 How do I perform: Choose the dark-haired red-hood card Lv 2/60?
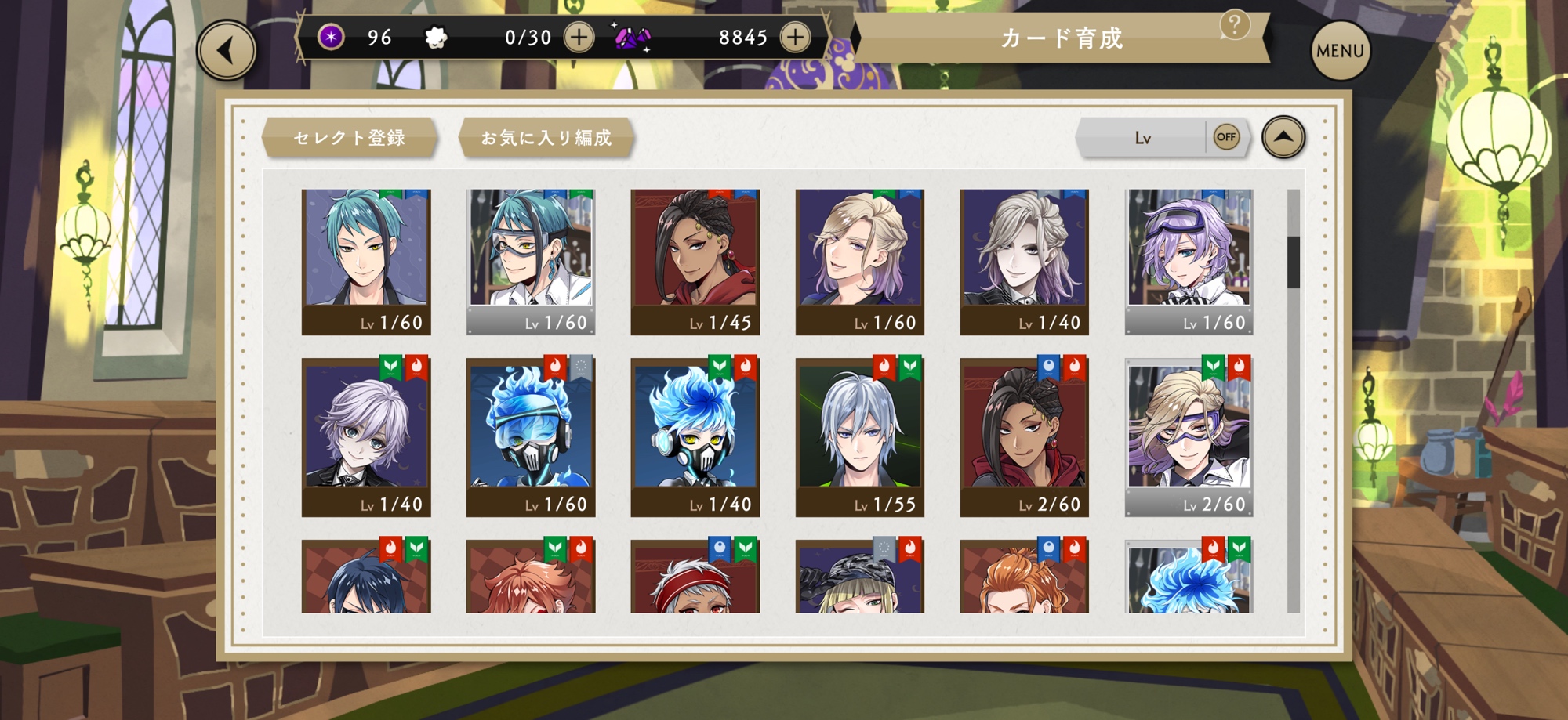[x=1024, y=436]
